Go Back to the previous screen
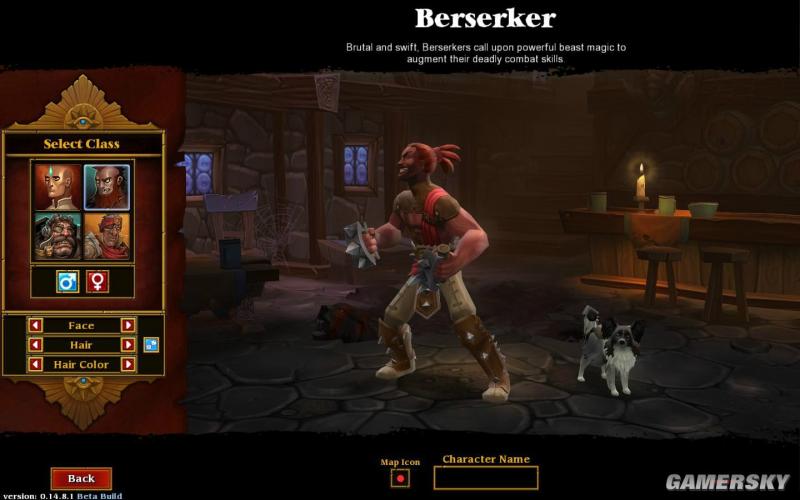800x500 pixels. pyautogui.click(x=81, y=479)
